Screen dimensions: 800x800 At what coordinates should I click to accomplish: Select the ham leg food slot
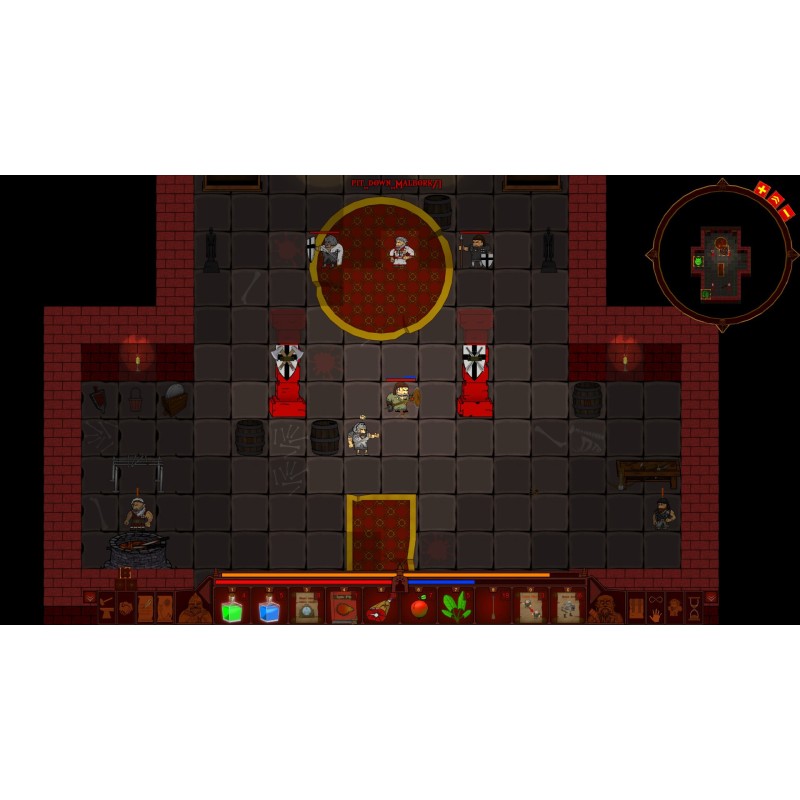pyautogui.click(x=381, y=608)
